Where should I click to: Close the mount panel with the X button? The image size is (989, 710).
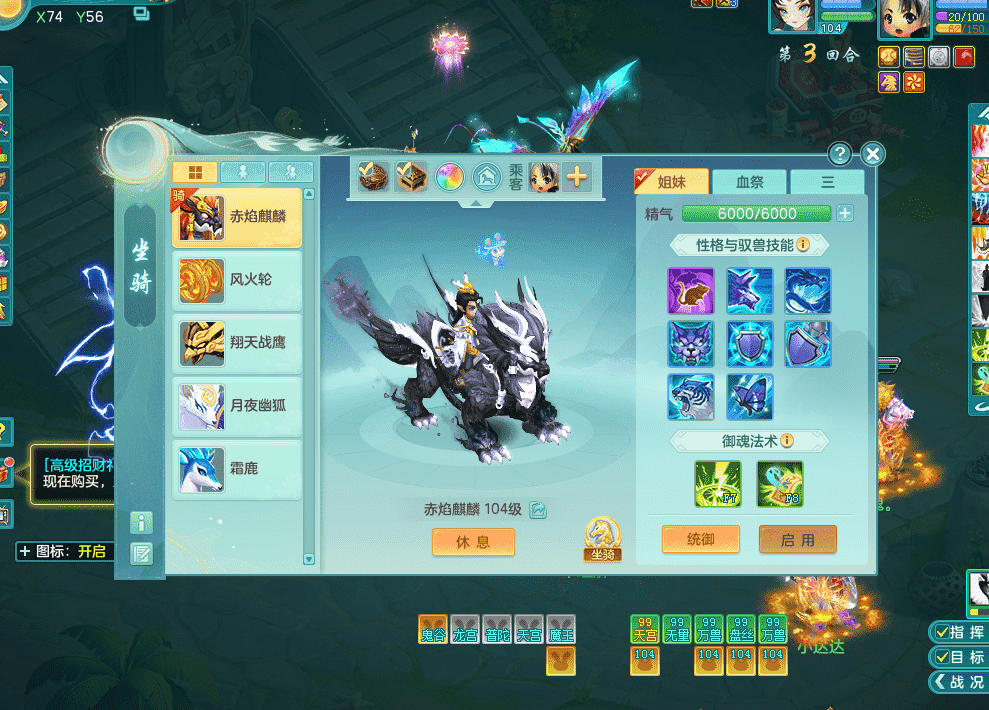[x=873, y=154]
